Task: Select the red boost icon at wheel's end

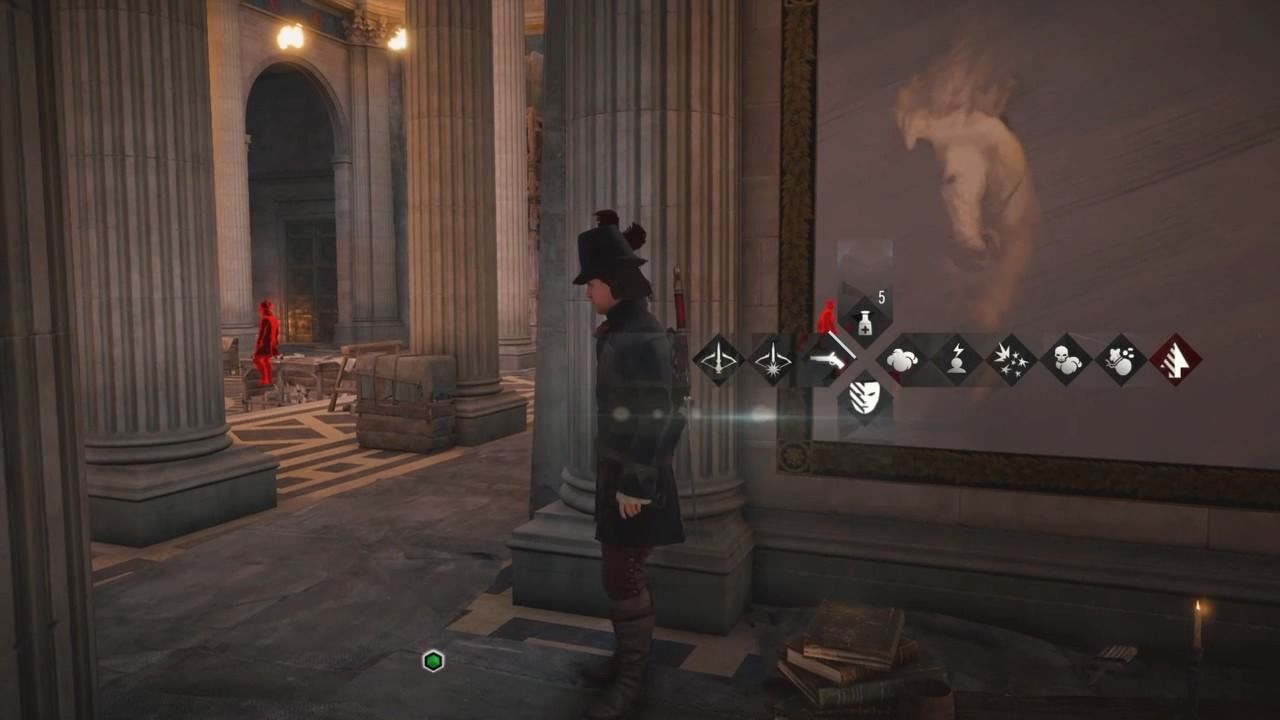Action: pos(1175,358)
